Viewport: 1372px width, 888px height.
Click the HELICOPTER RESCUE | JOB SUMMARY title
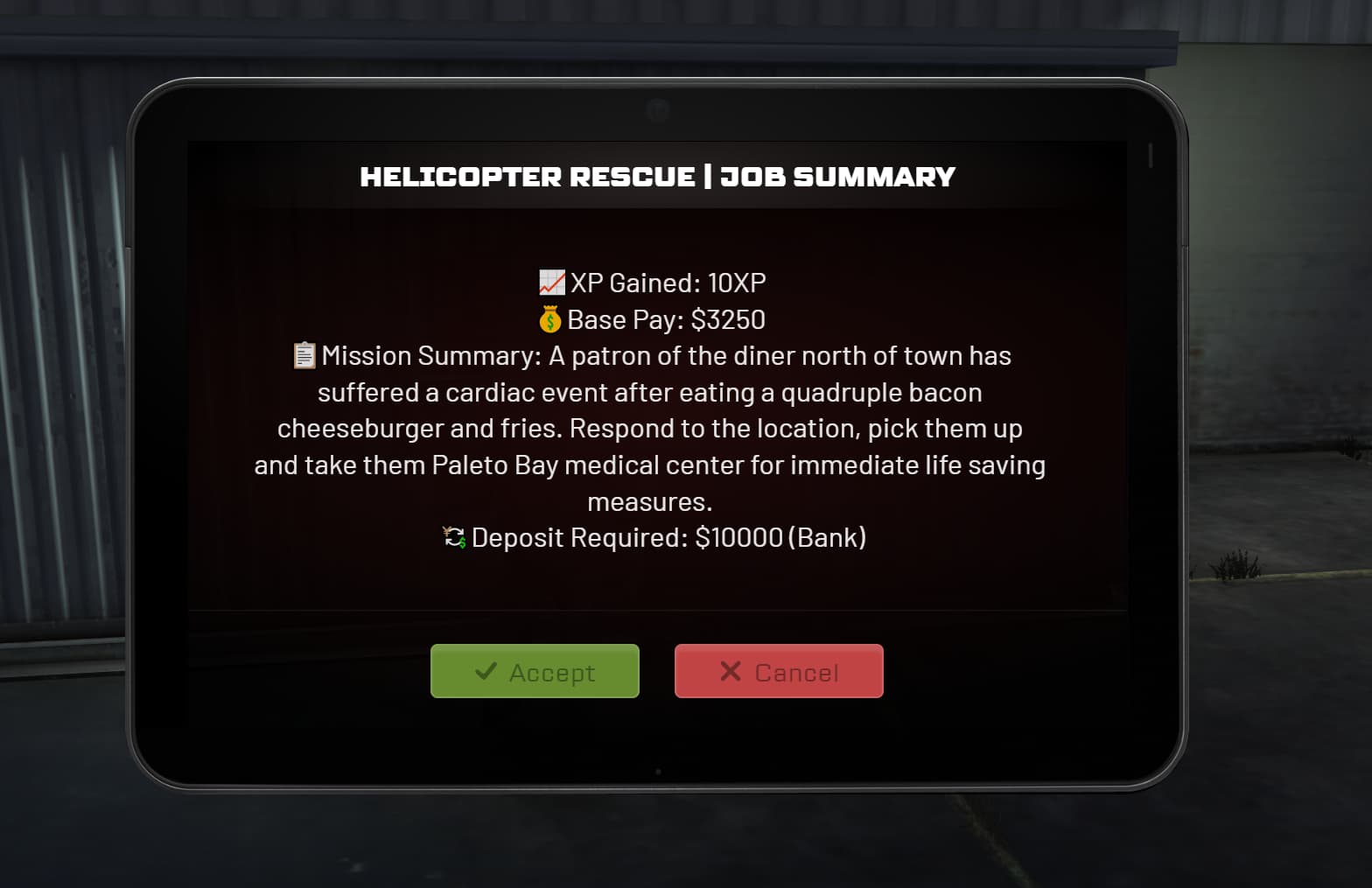coord(658,177)
